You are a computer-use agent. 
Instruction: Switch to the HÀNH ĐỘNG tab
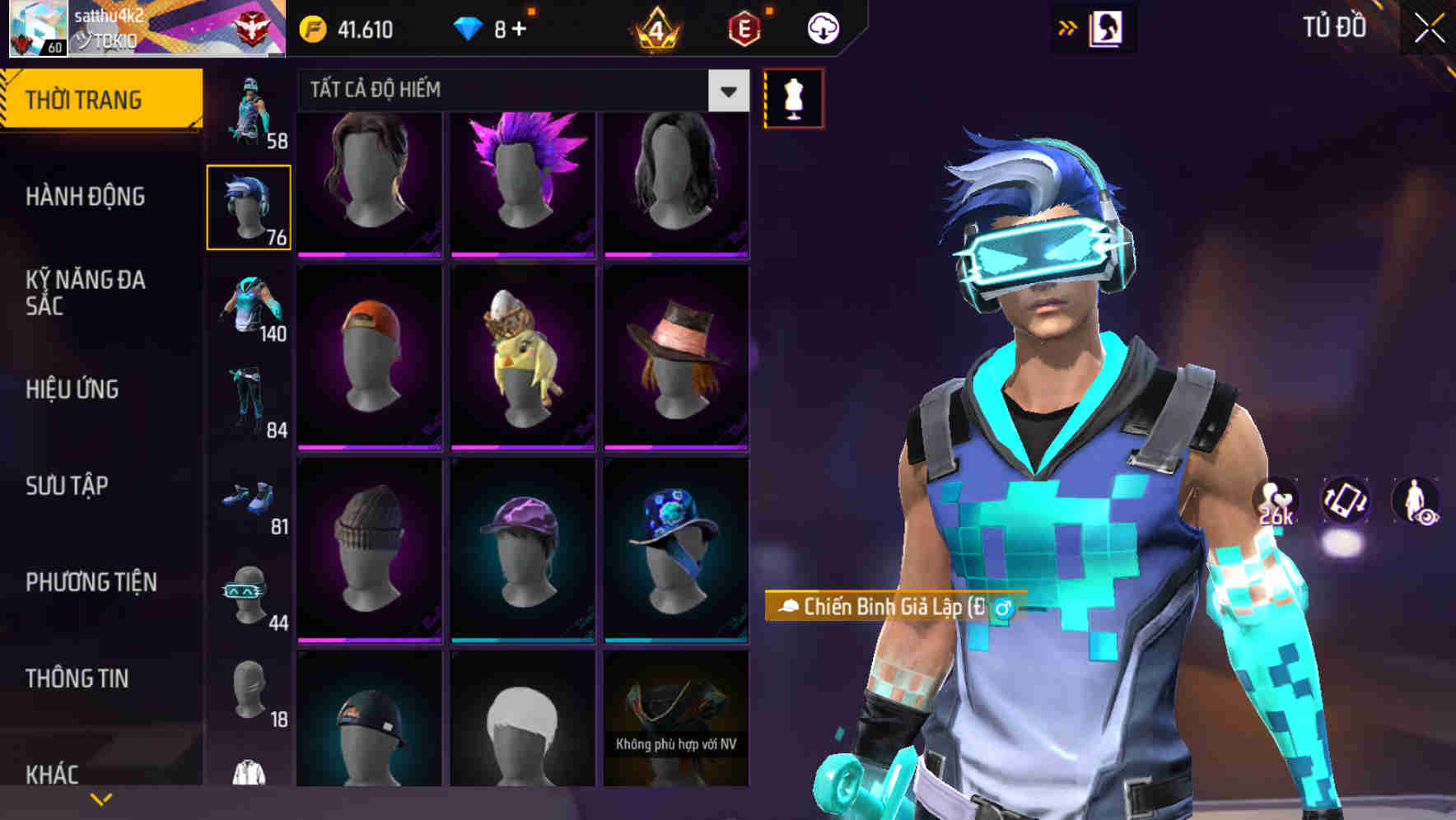pos(87,196)
